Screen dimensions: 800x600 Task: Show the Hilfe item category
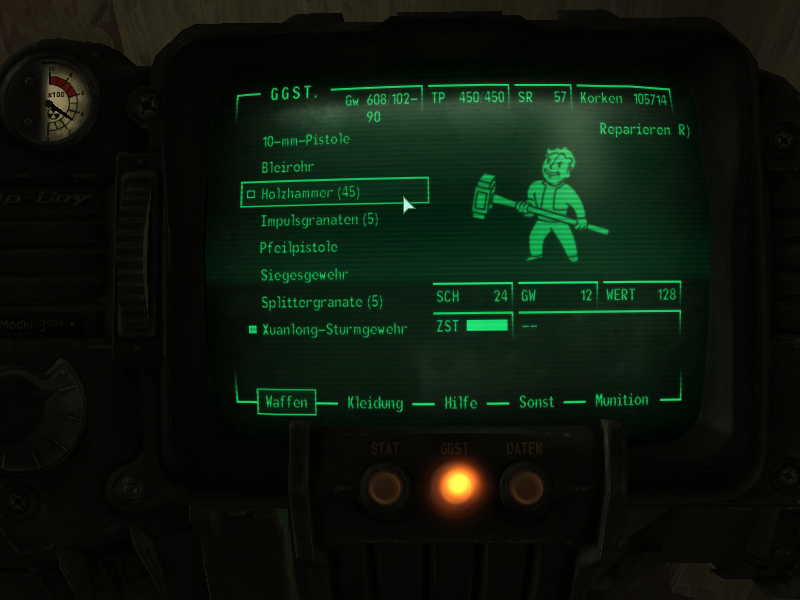pos(461,403)
